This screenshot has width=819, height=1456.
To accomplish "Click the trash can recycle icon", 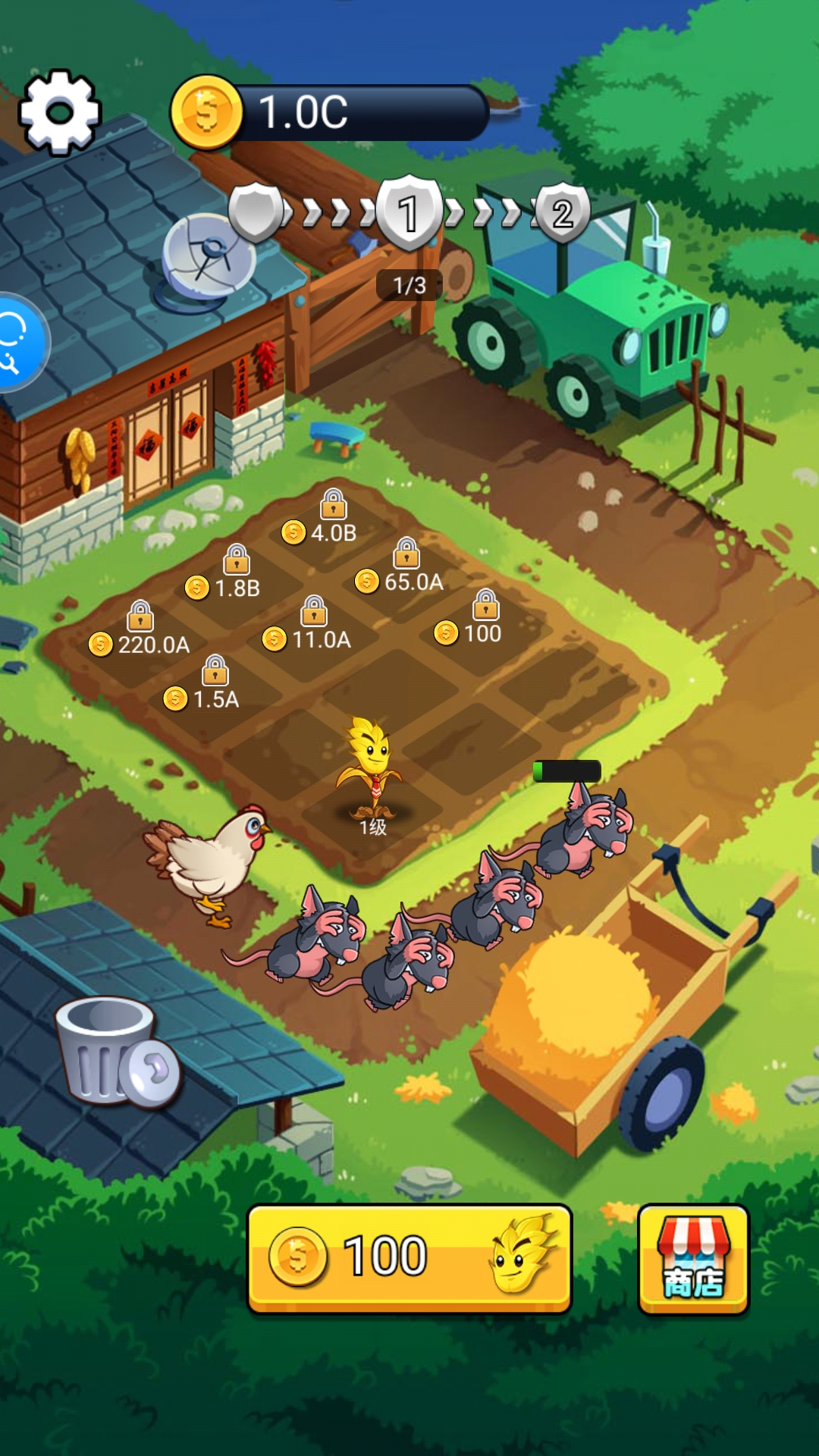I will coord(114,1050).
